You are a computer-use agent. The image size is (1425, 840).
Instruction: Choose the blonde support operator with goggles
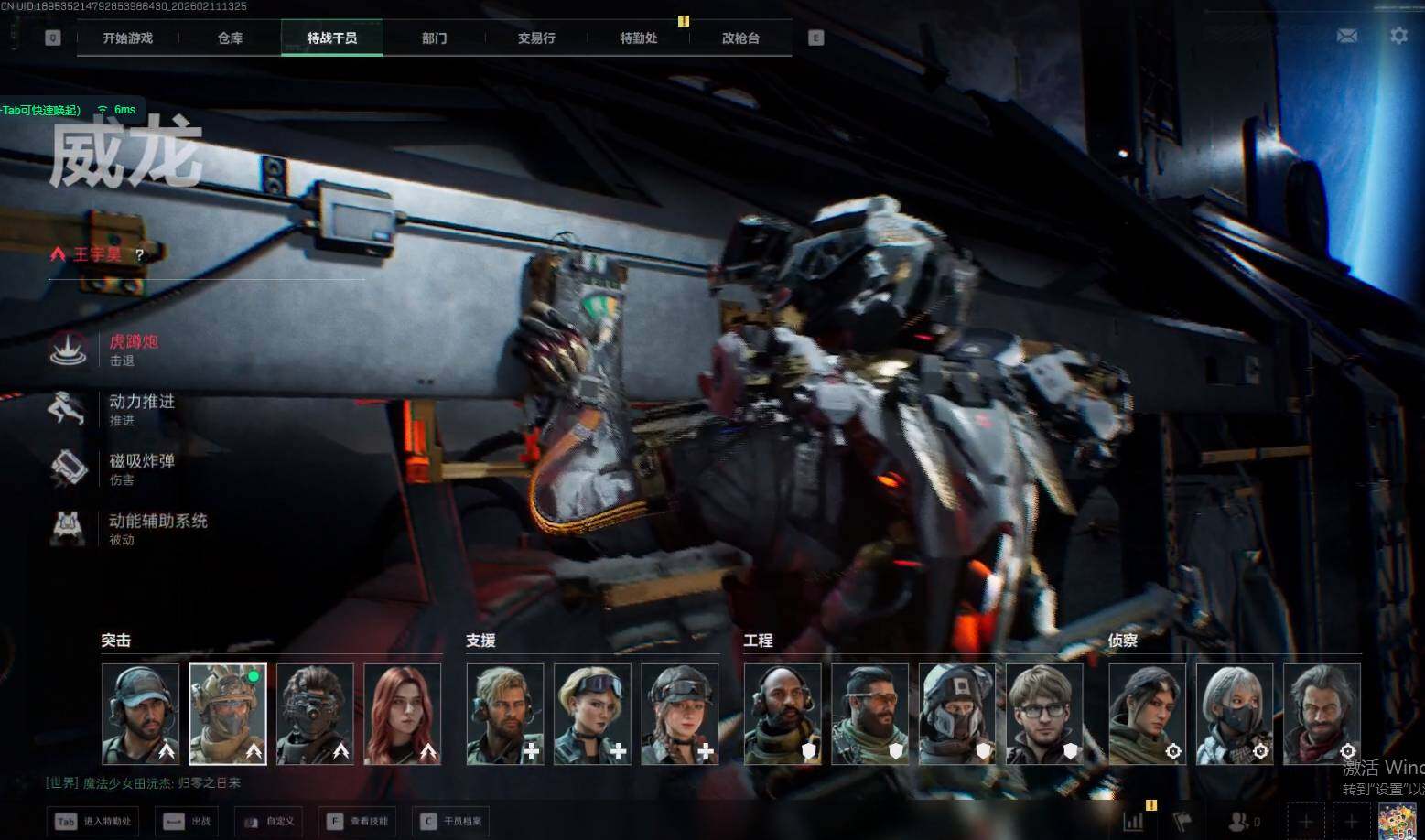click(592, 714)
